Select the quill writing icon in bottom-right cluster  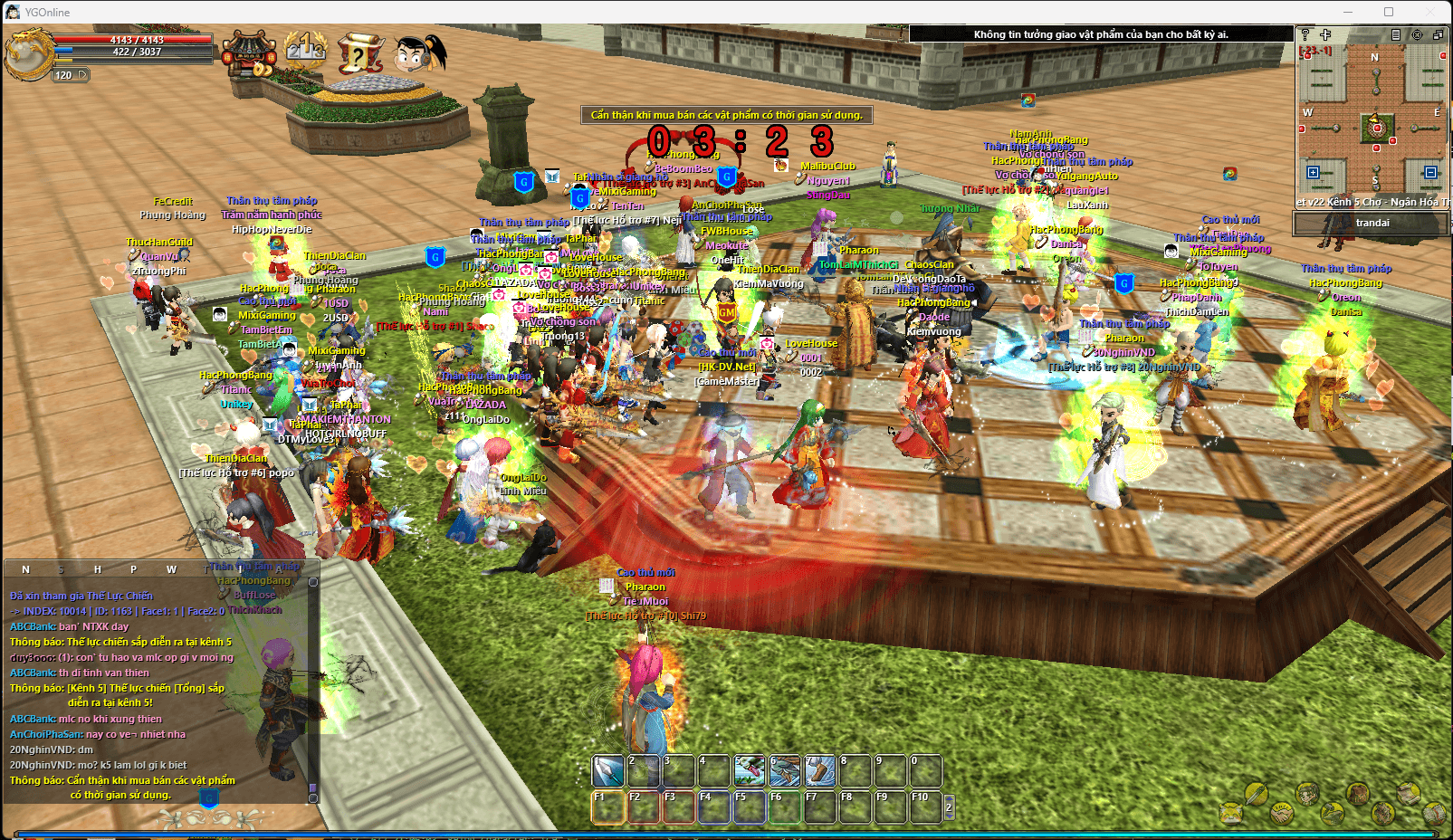[x=1257, y=796]
